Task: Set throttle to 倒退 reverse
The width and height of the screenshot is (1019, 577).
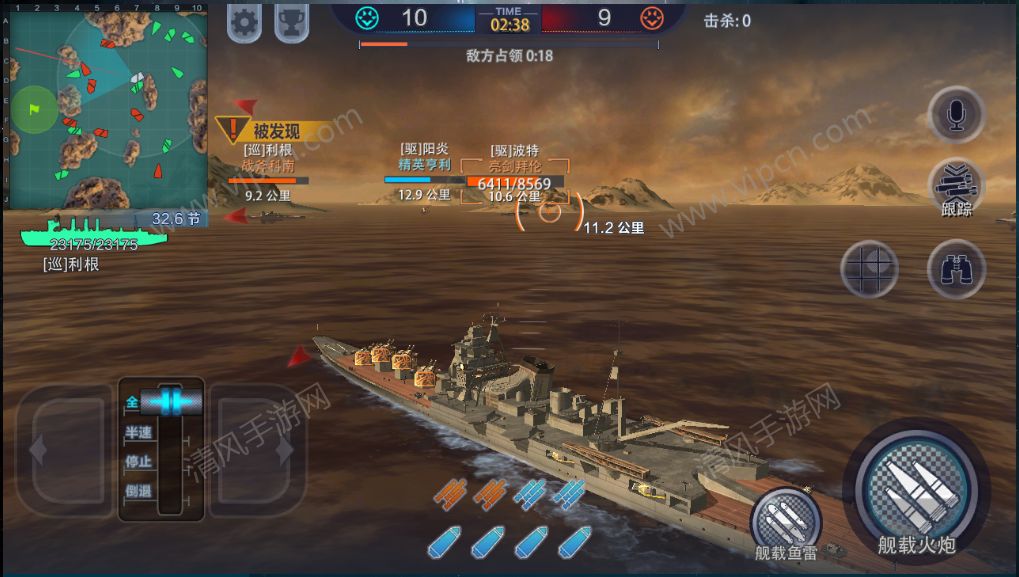Action: (x=139, y=490)
